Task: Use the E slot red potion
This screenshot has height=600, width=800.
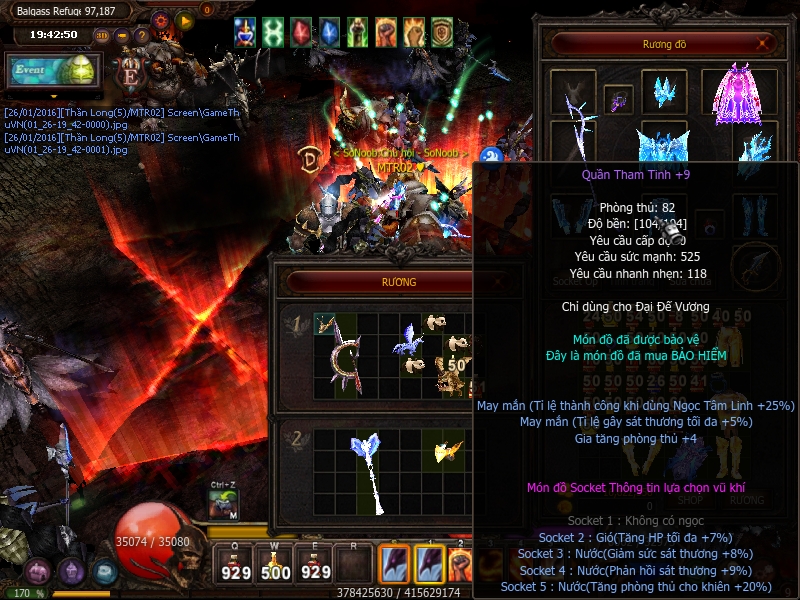Action: (315, 565)
